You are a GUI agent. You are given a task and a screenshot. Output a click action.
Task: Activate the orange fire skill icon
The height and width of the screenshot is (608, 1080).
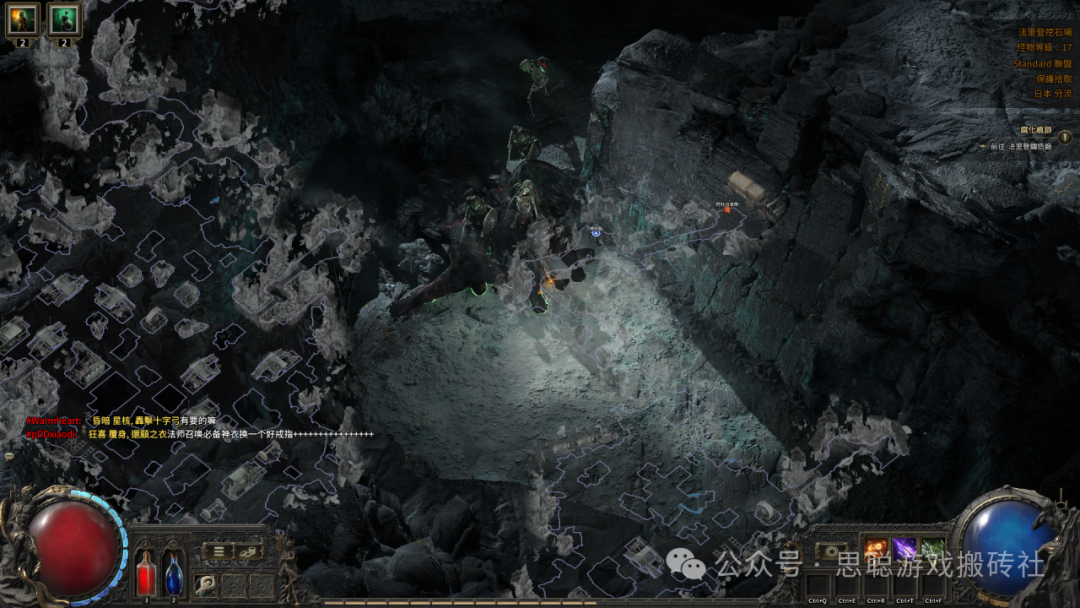(875, 549)
